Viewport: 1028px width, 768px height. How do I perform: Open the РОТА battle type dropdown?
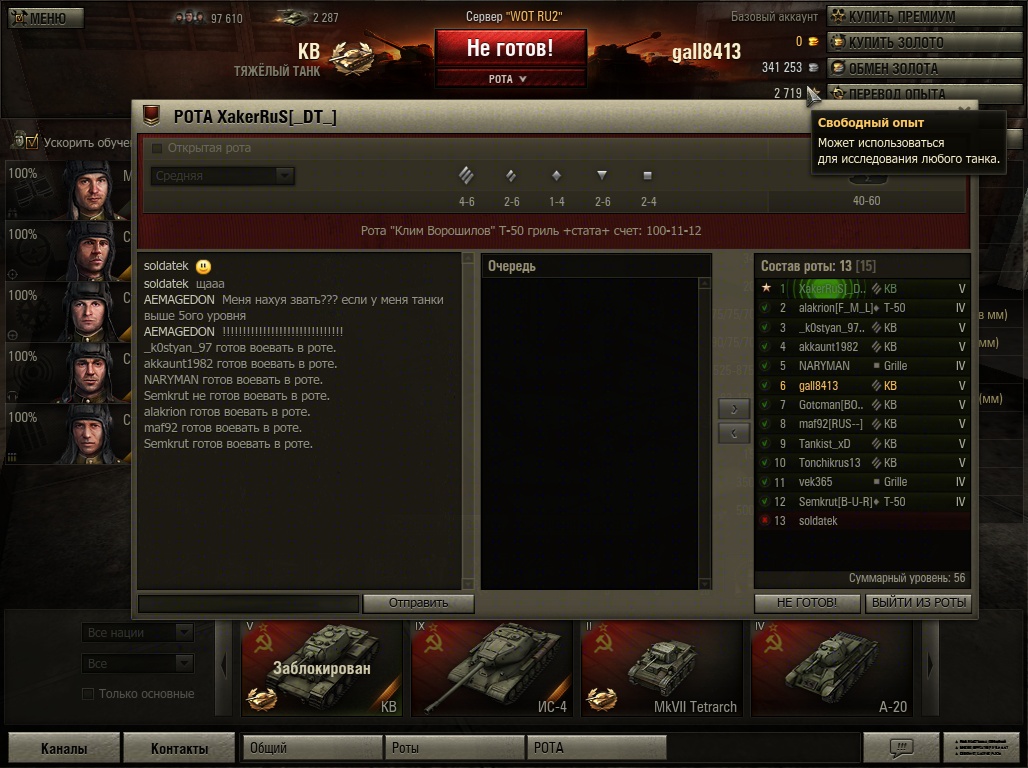point(510,79)
